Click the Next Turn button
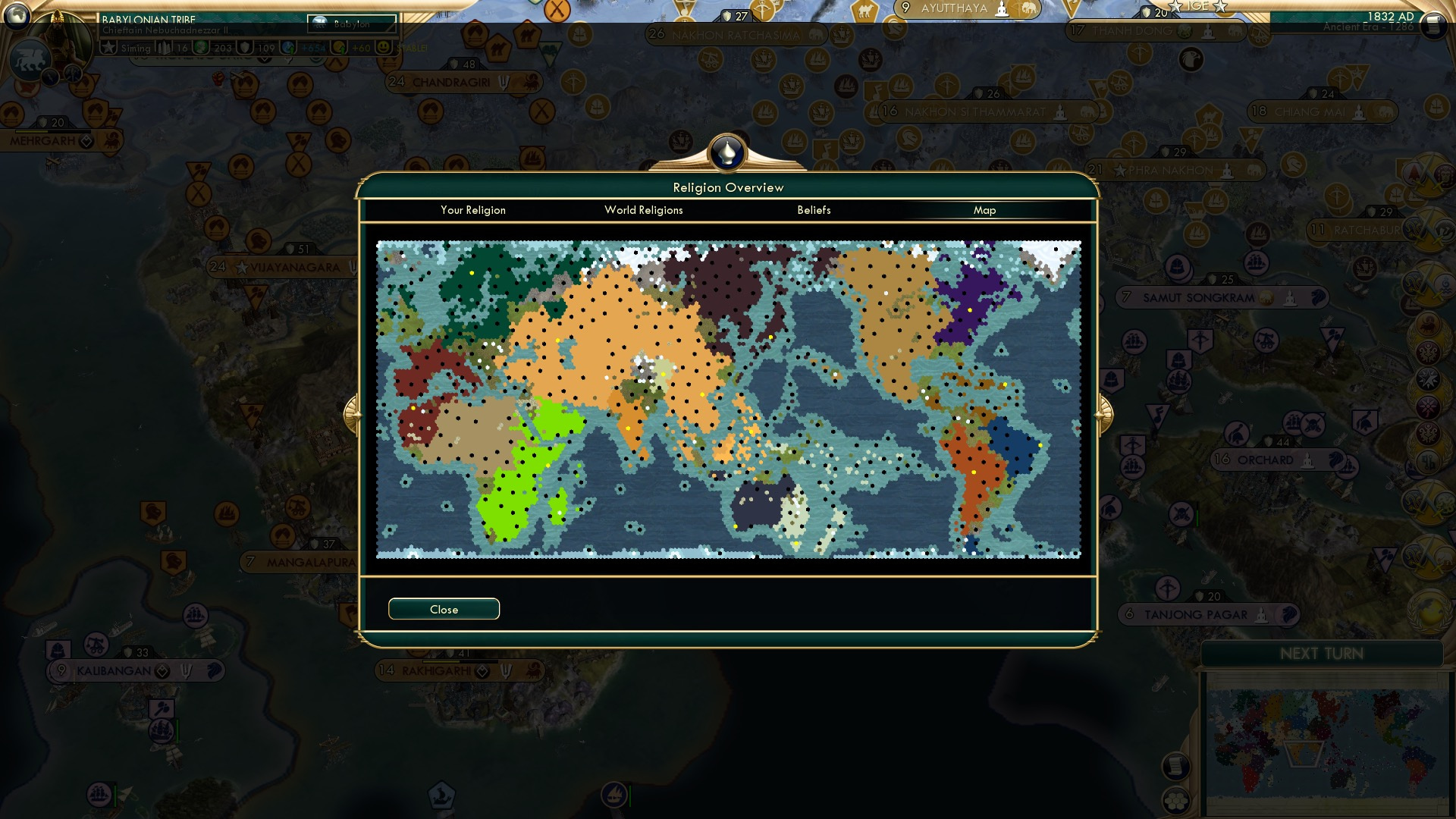The image size is (1456, 819). pyautogui.click(x=1323, y=654)
